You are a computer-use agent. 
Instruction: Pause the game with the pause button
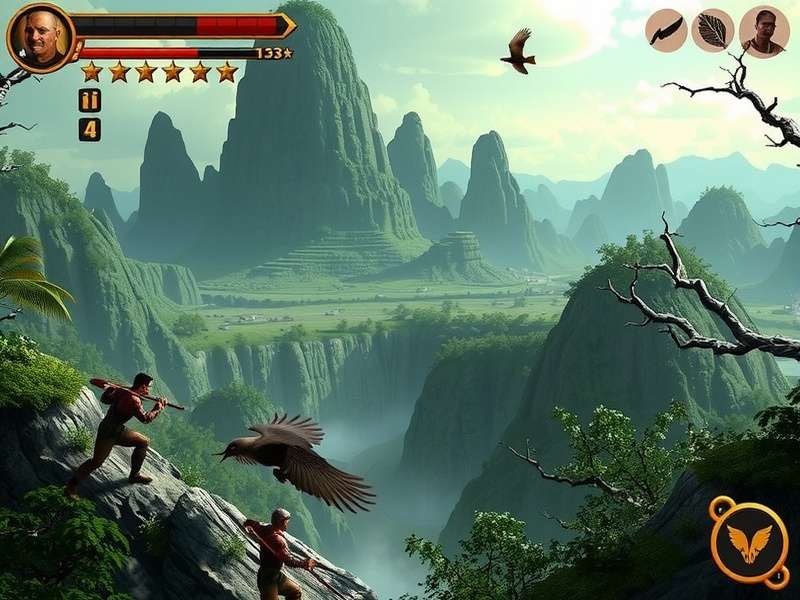90,100
